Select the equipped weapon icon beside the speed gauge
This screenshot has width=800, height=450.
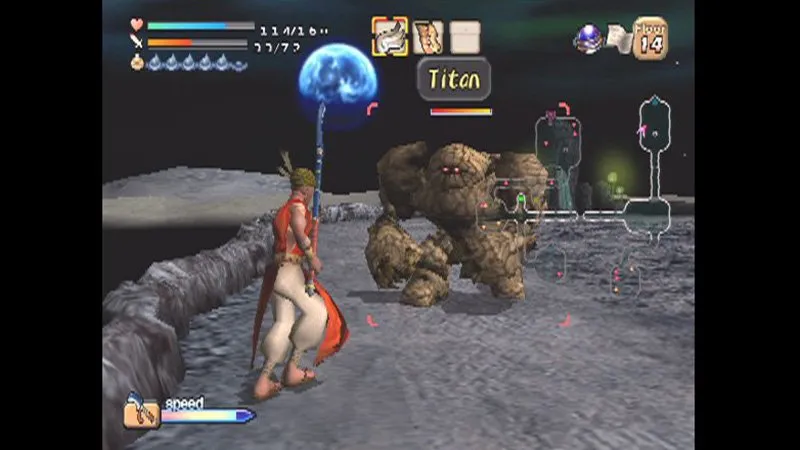pyautogui.click(x=142, y=410)
